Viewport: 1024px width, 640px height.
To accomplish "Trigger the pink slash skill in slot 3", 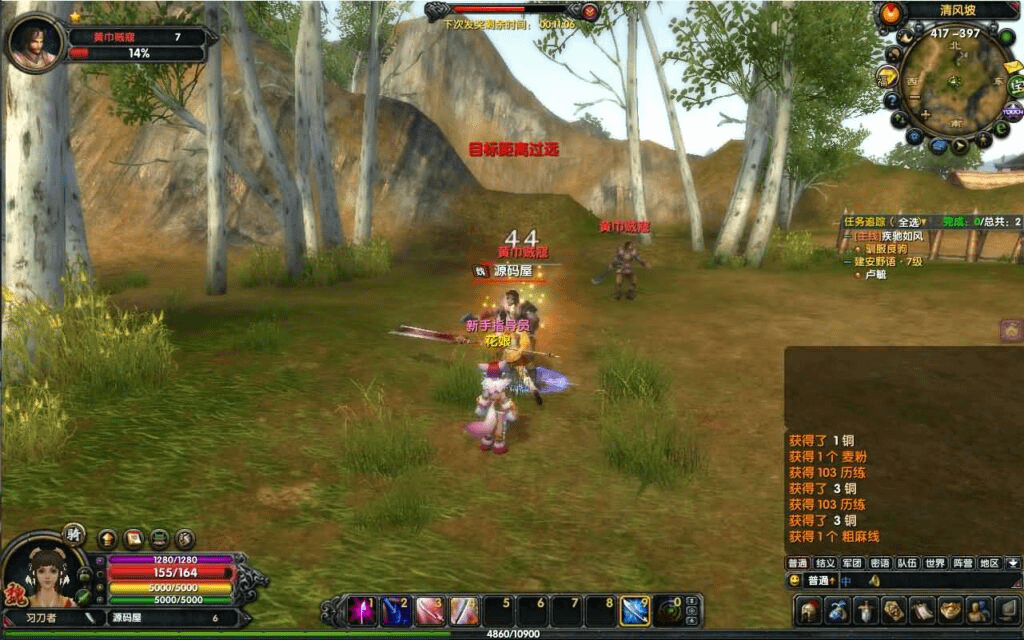I will tap(430, 610).
